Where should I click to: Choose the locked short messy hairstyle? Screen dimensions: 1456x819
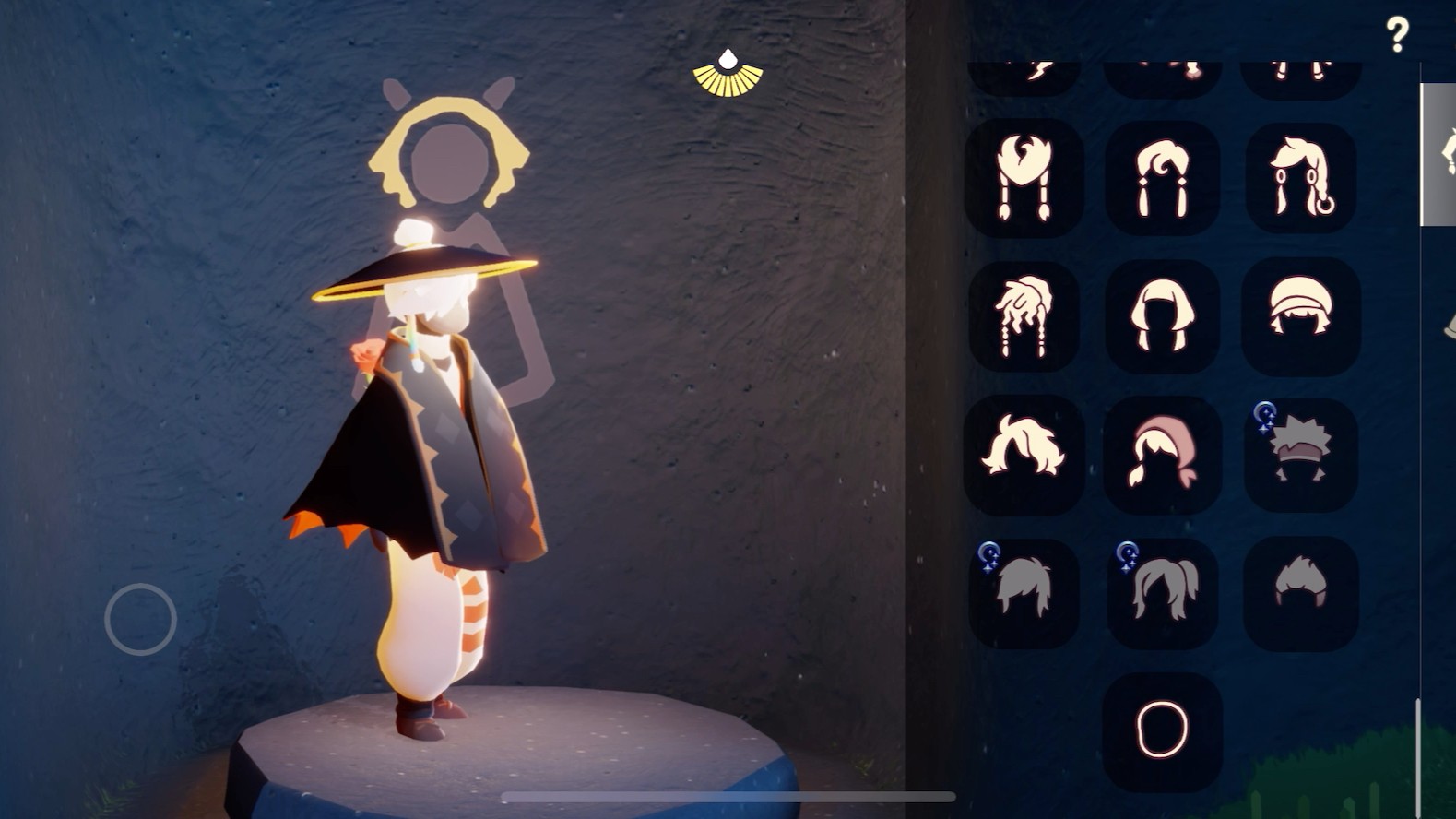pyautogui.click(x=1024, y=592)
